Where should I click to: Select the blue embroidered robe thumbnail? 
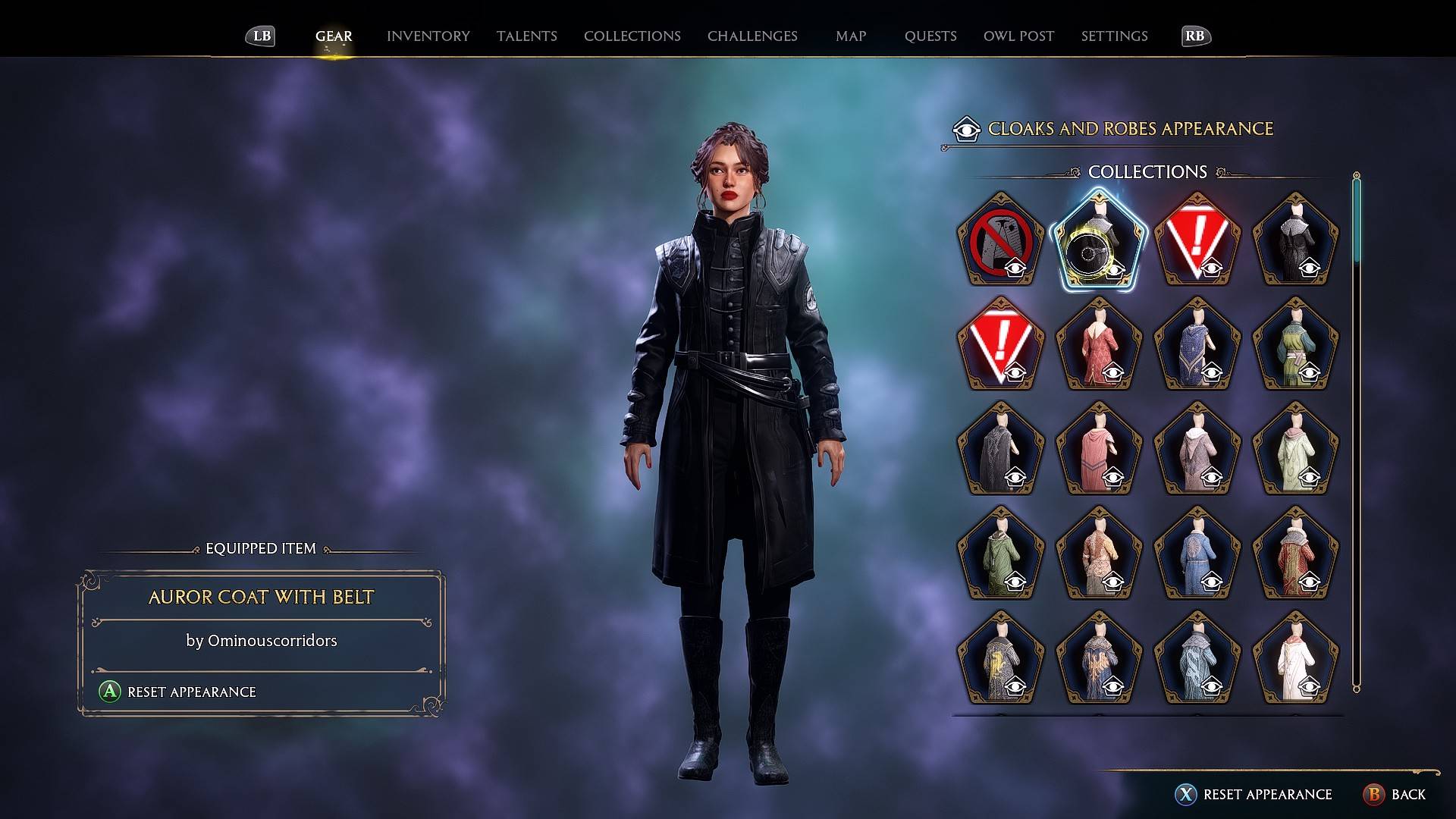click(x=1198, y=345)
